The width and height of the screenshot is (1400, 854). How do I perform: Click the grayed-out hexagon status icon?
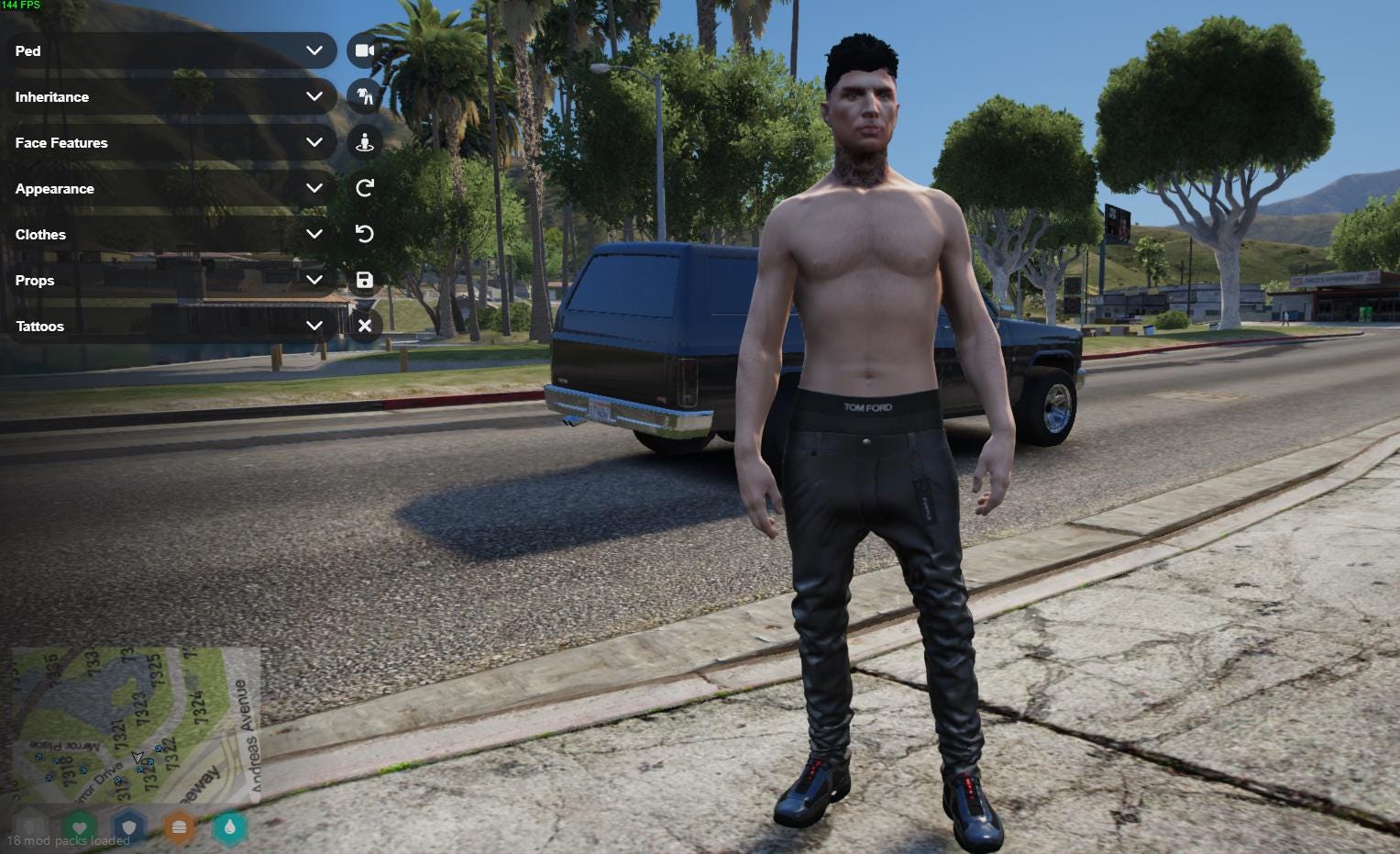click(30, 827)
